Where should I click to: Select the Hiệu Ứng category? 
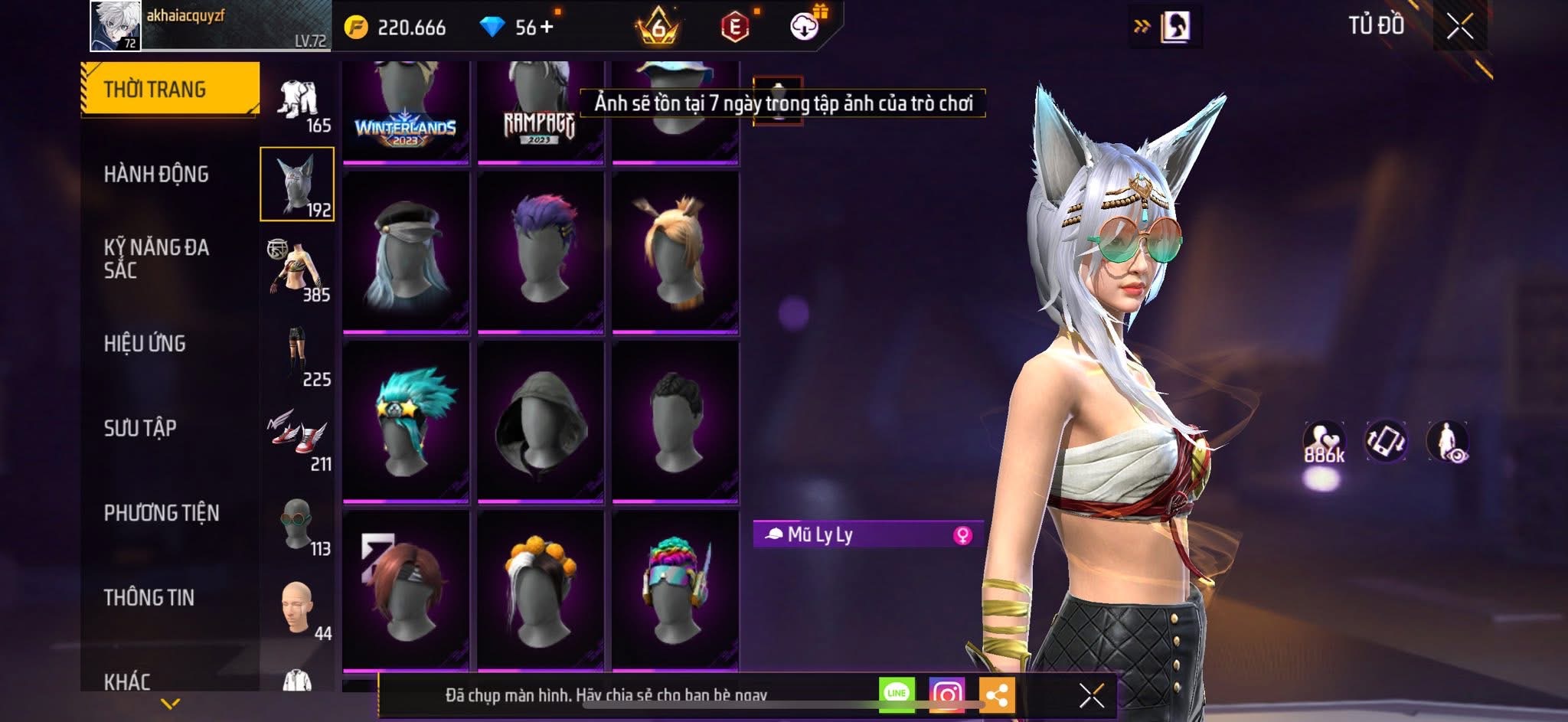click(145, 344)
